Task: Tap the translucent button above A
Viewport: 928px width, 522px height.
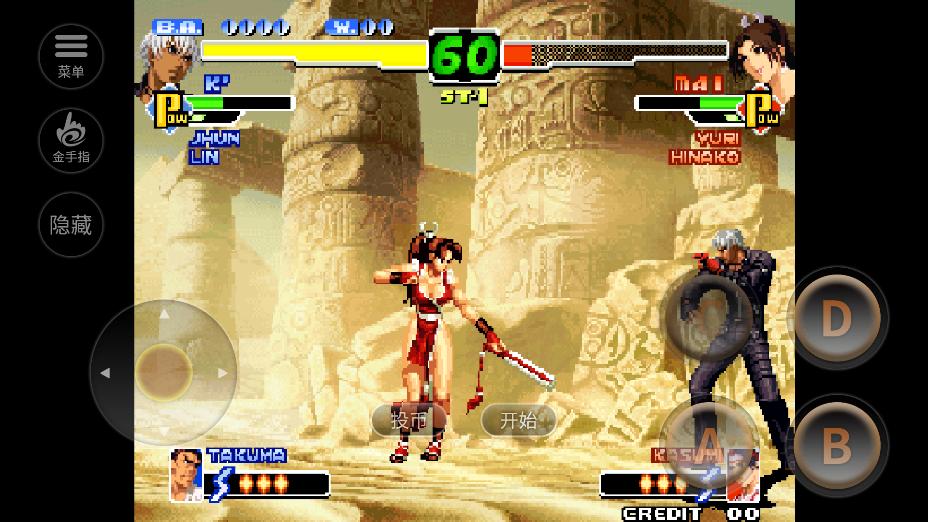Action: click(708, 317)
